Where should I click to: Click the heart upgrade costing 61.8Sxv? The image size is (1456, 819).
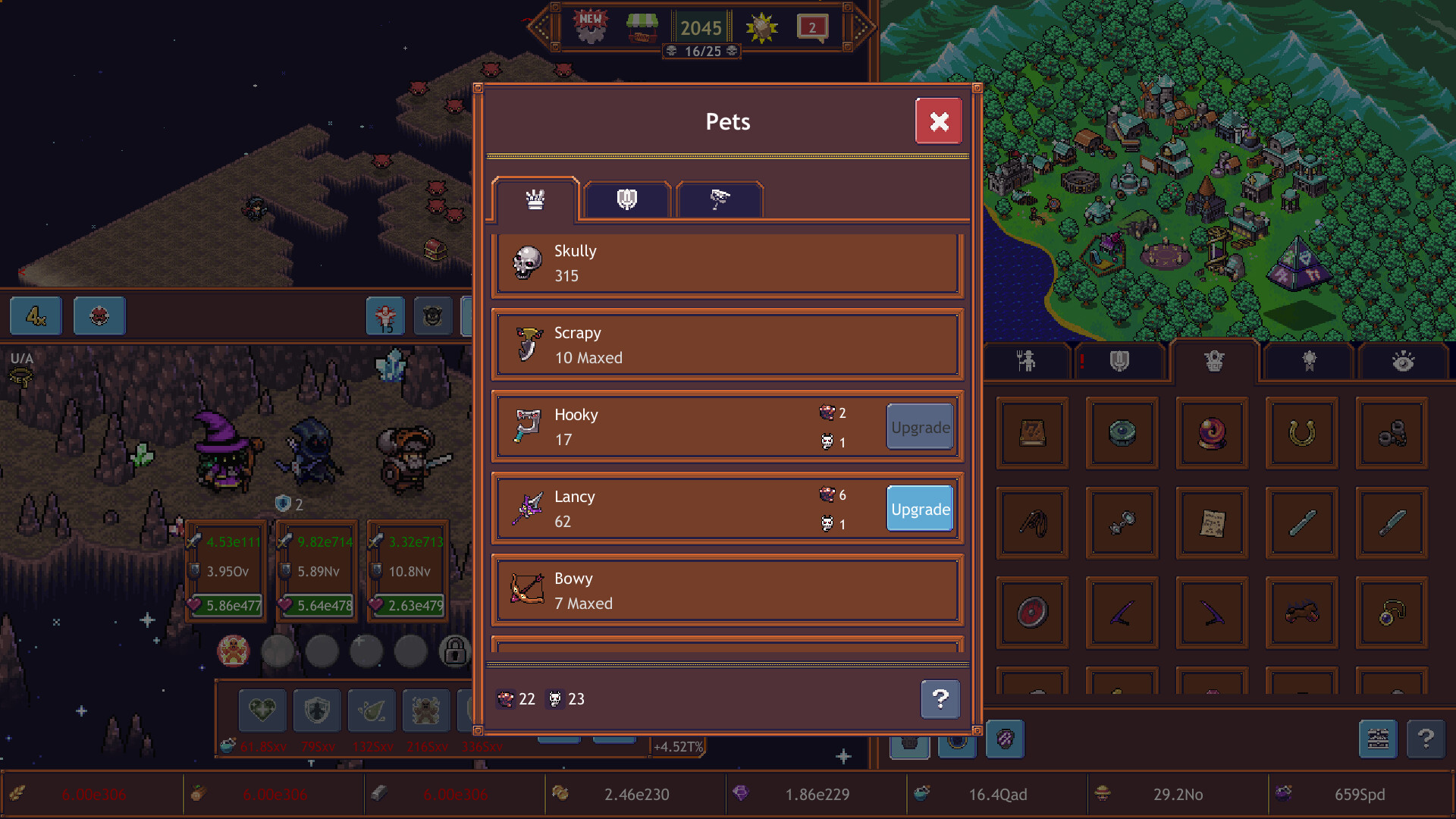(262, 711)
